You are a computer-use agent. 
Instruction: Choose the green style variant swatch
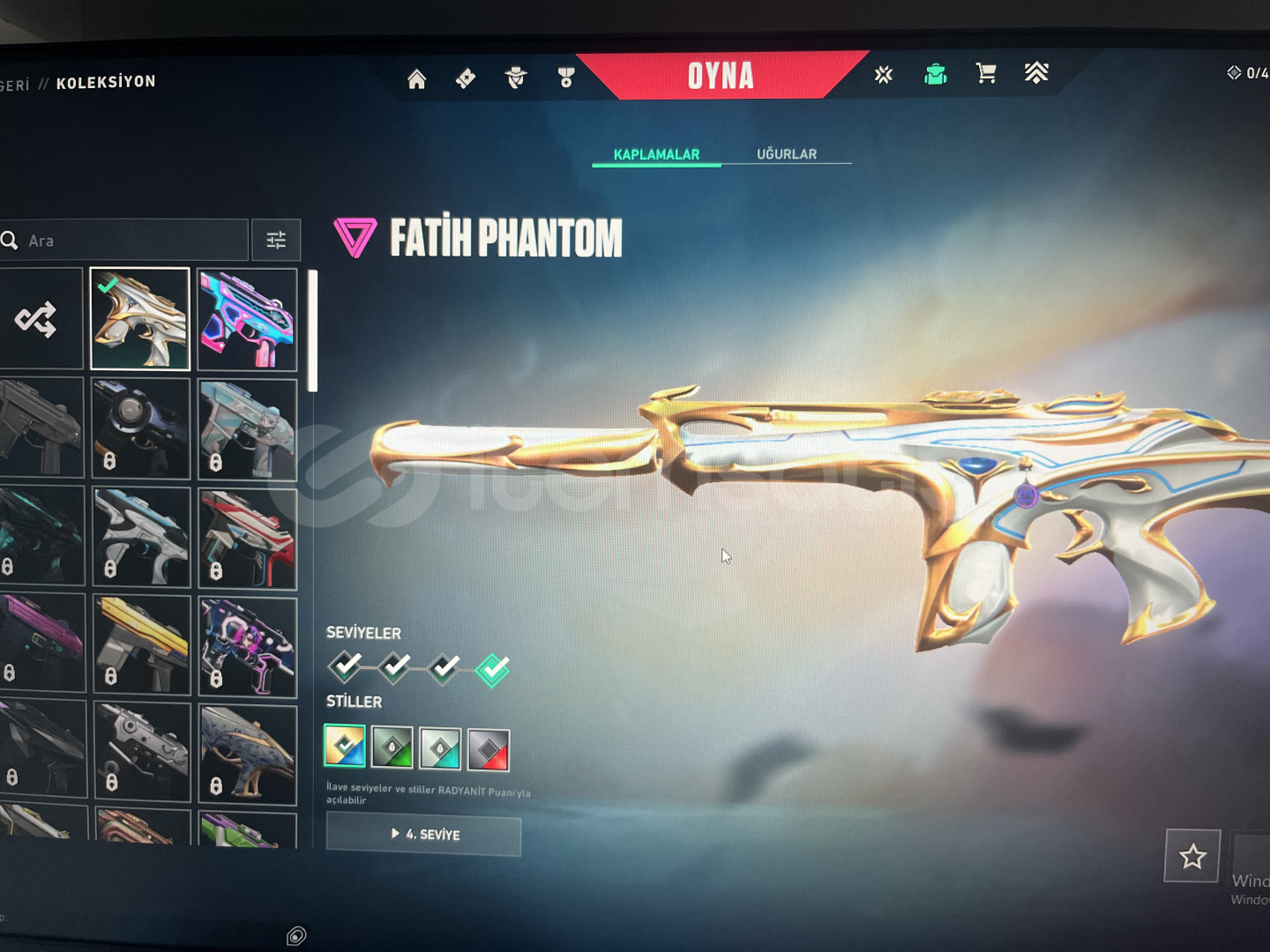pos(392,748)
